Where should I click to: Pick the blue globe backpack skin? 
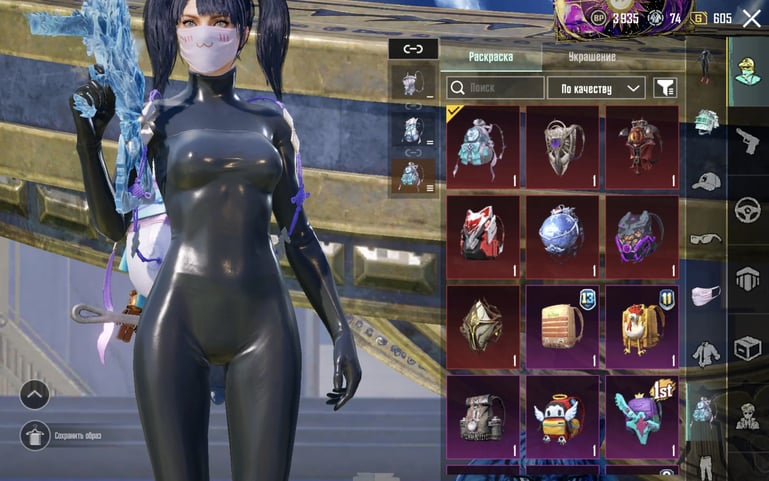tap(562, 236)
